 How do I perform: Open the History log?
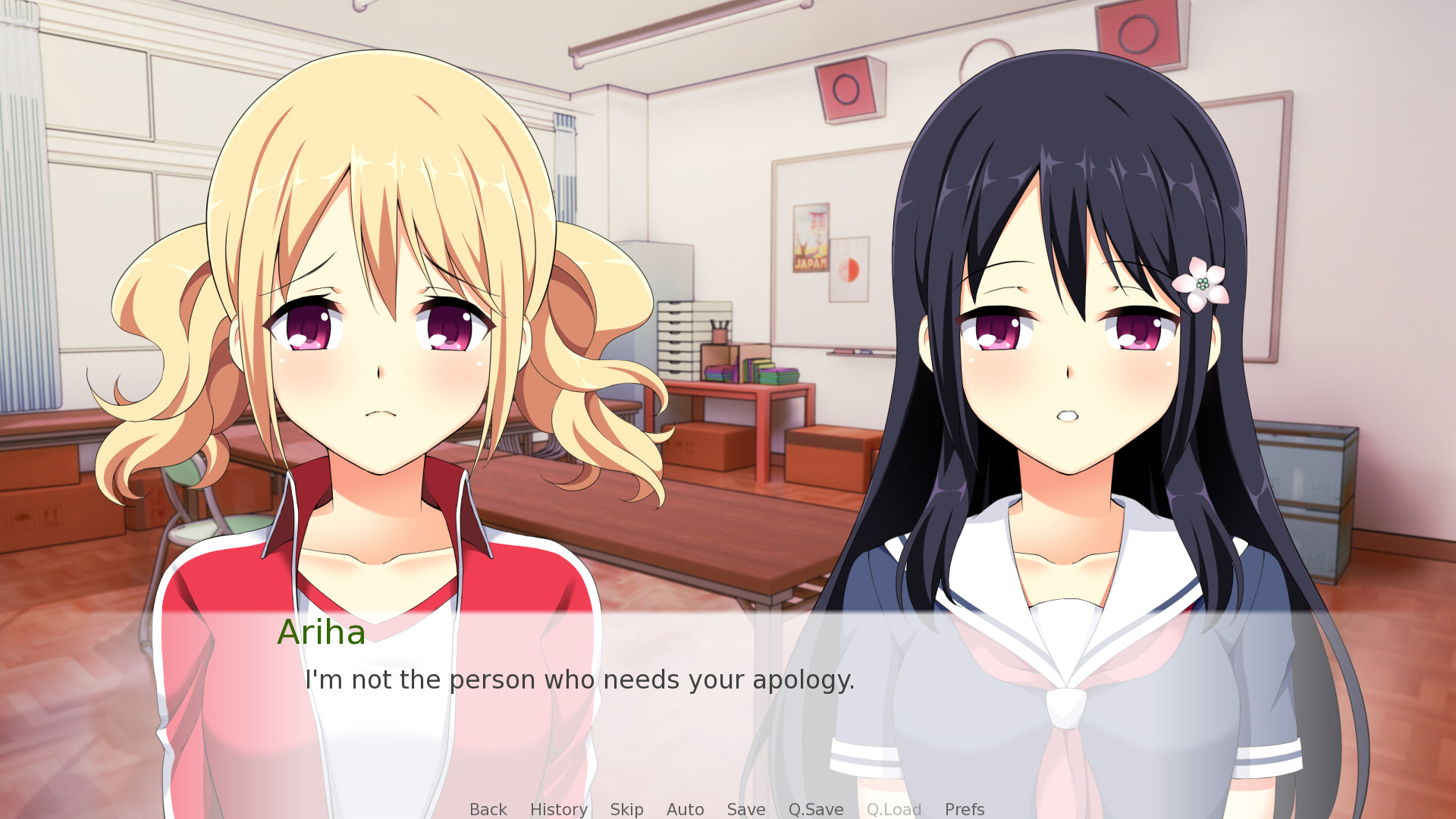[558, 809]
